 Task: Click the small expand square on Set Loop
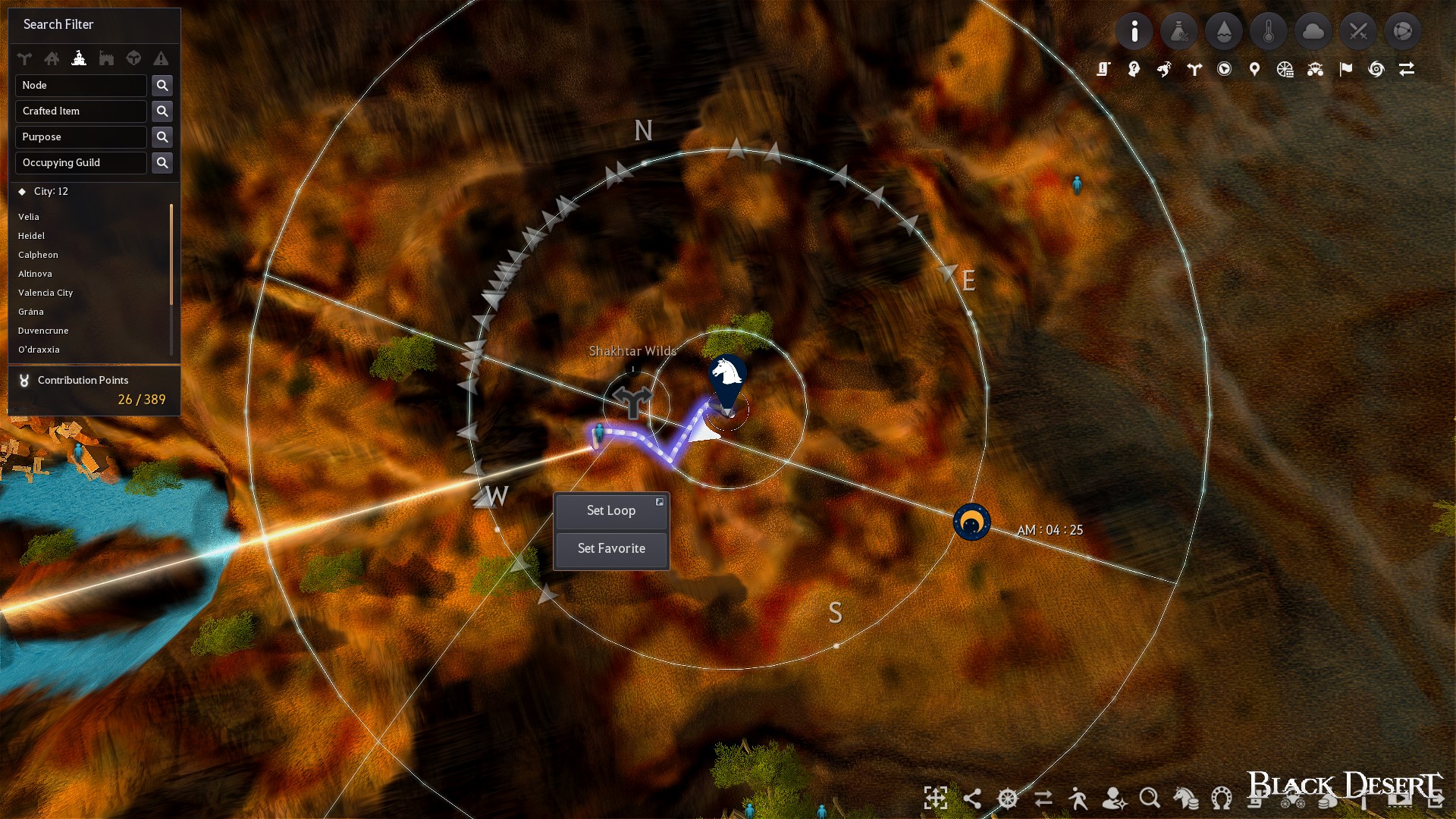pos(659,501)
